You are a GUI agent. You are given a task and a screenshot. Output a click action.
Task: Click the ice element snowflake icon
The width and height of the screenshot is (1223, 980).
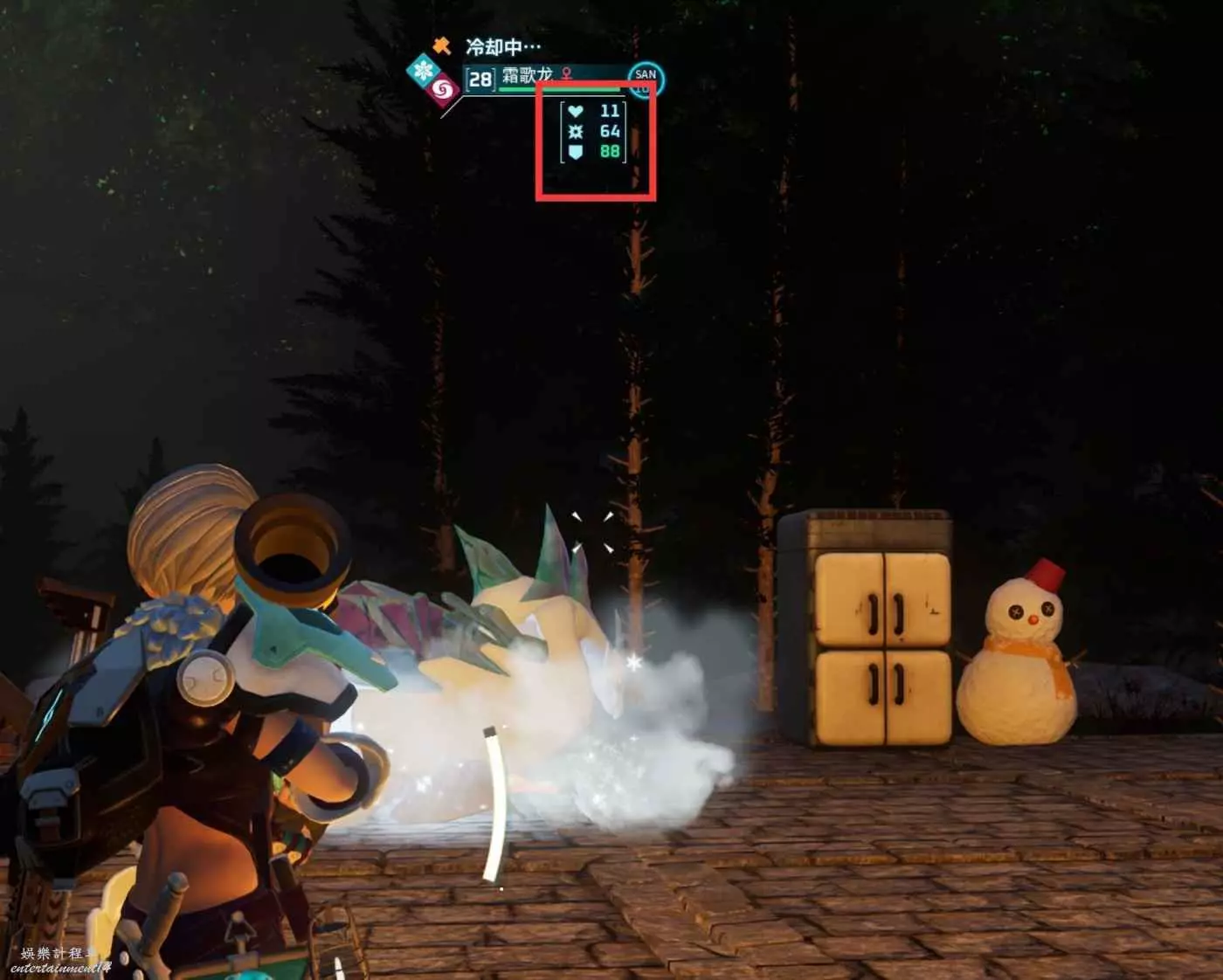point(425,69)
